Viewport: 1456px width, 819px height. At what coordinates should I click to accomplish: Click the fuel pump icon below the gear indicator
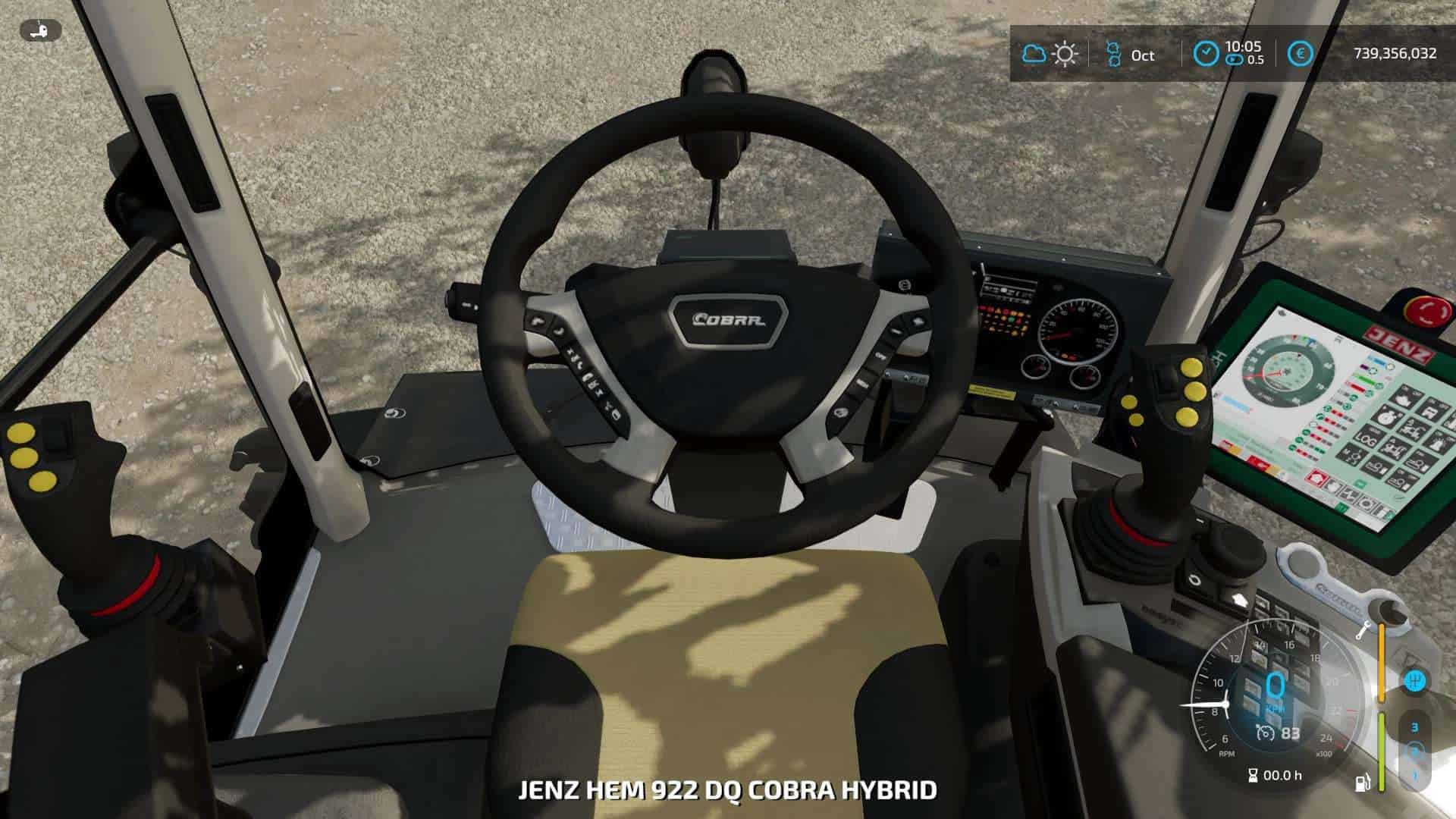[1363, 783]
